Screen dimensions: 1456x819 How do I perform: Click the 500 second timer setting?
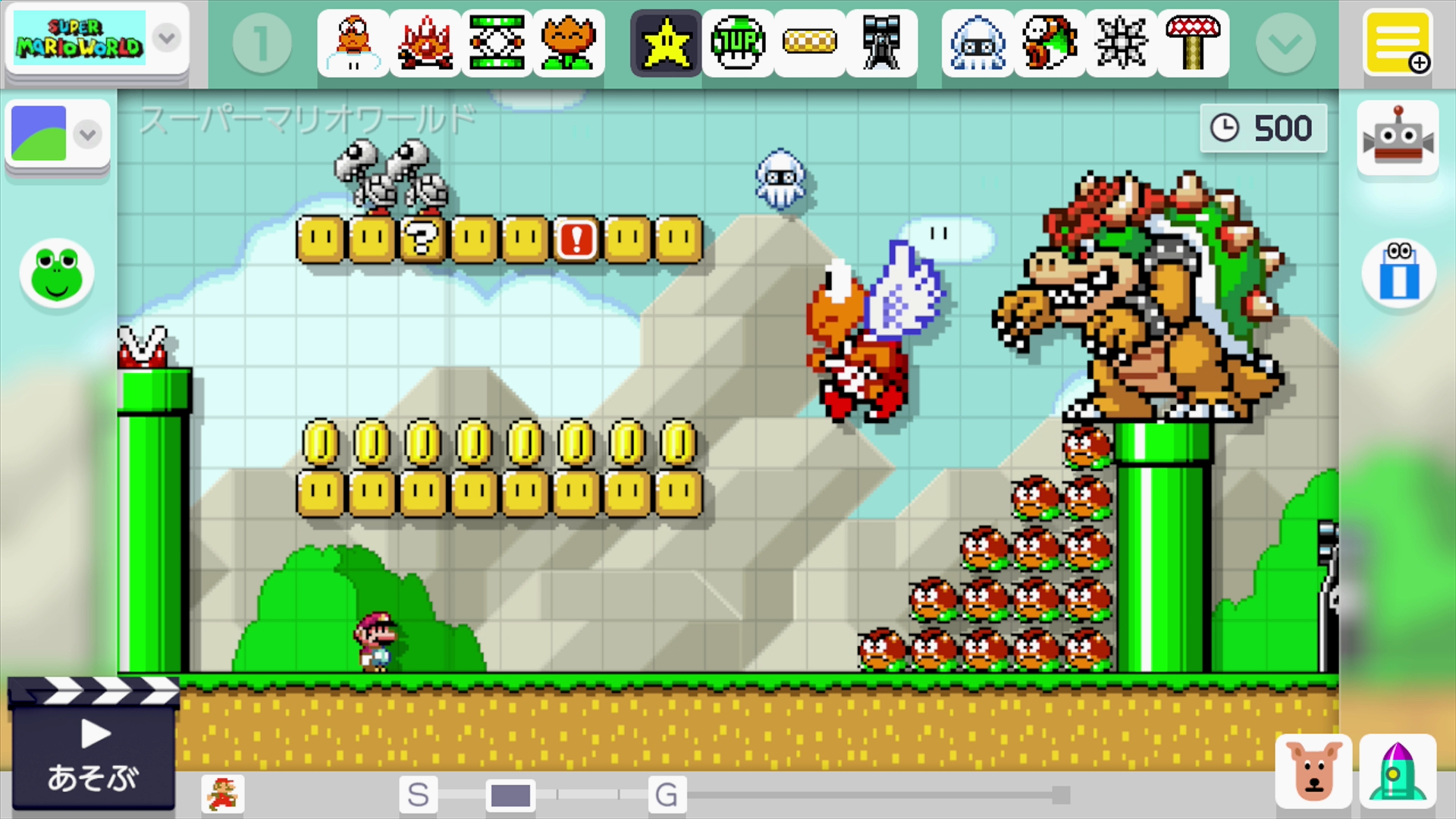pos(1263,127)
